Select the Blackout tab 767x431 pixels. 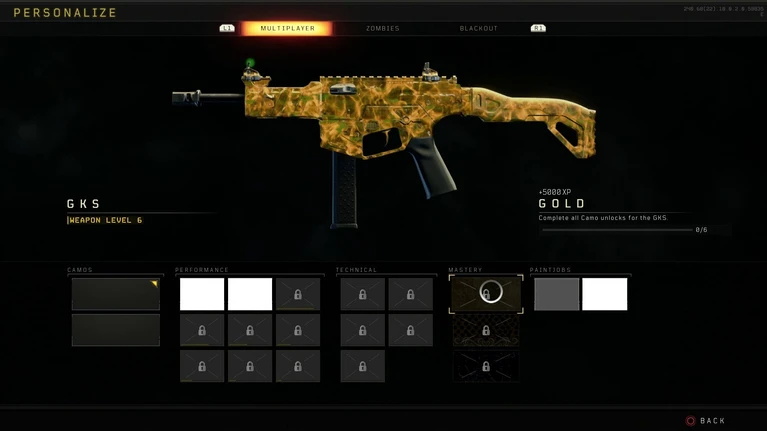tap(478, 28)
